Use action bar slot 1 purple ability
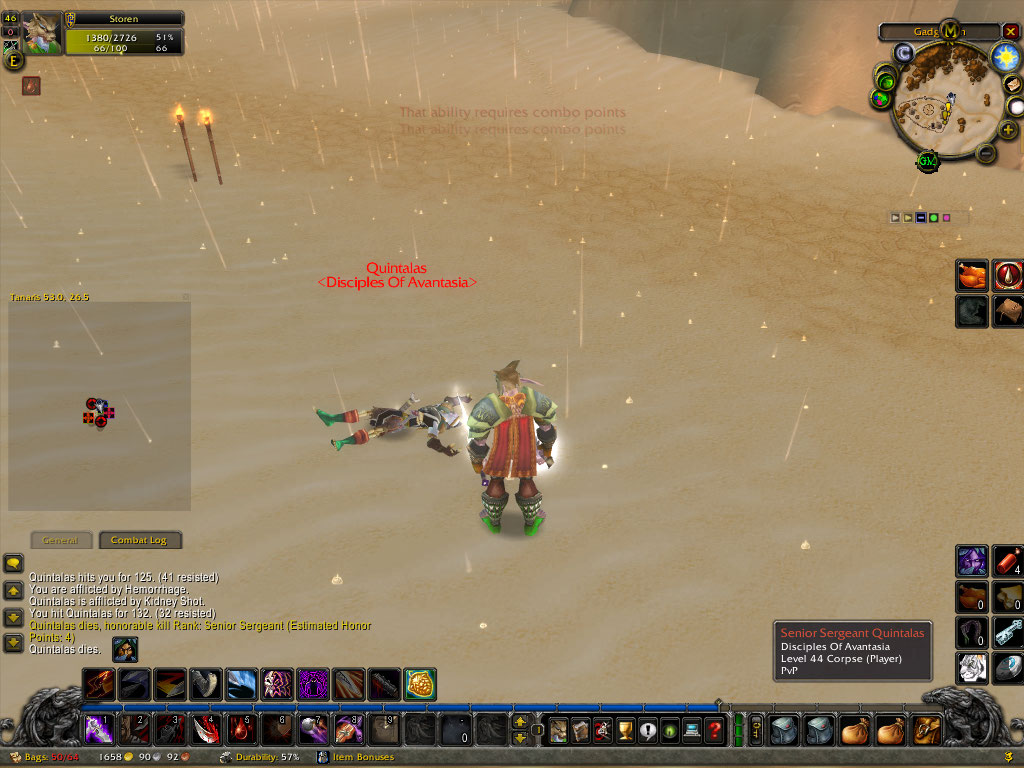The height and width of the screenshot is (768, 1024). pos(99,729)
